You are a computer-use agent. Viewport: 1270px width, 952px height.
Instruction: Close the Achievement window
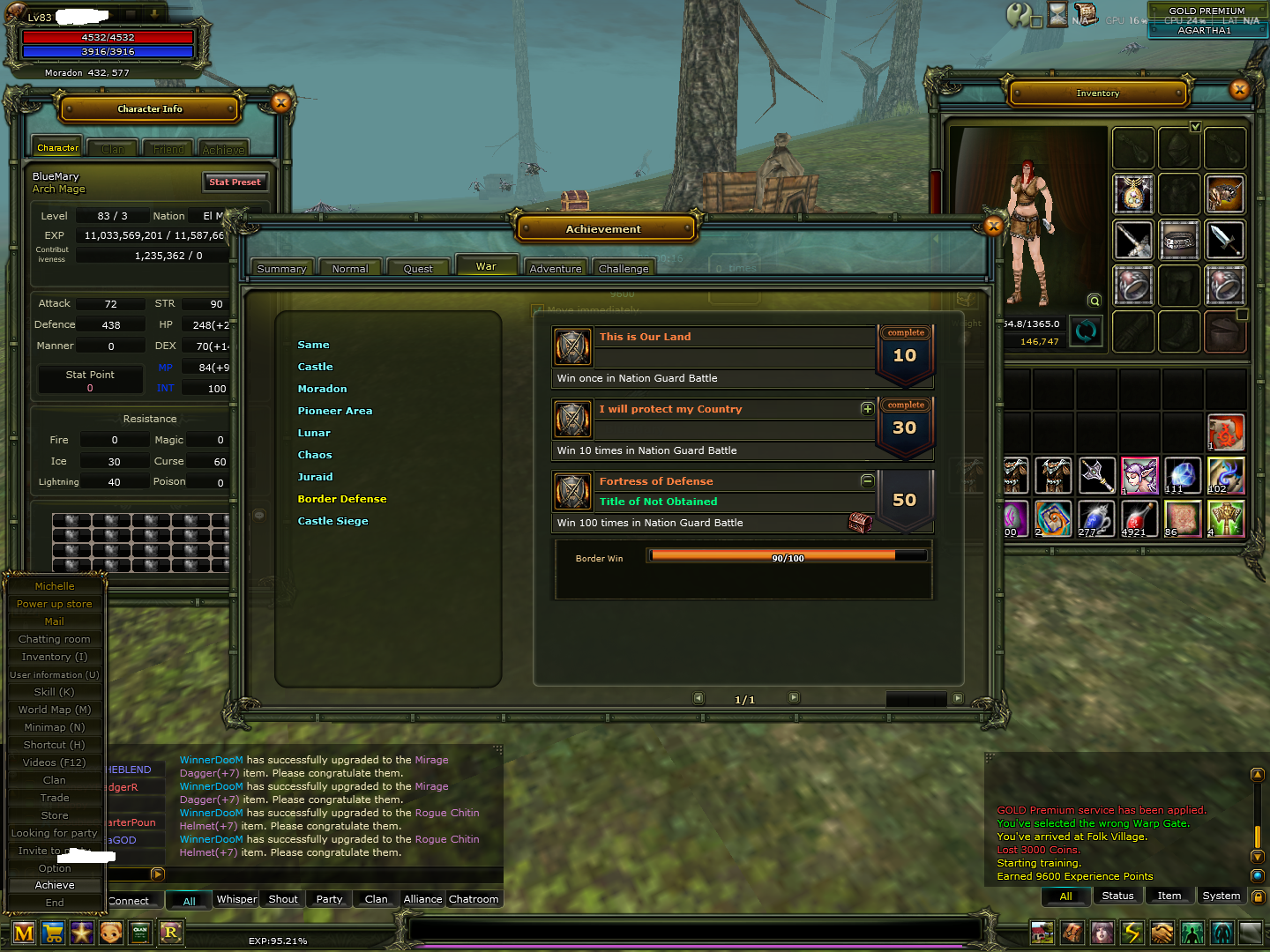coord(994,227)
